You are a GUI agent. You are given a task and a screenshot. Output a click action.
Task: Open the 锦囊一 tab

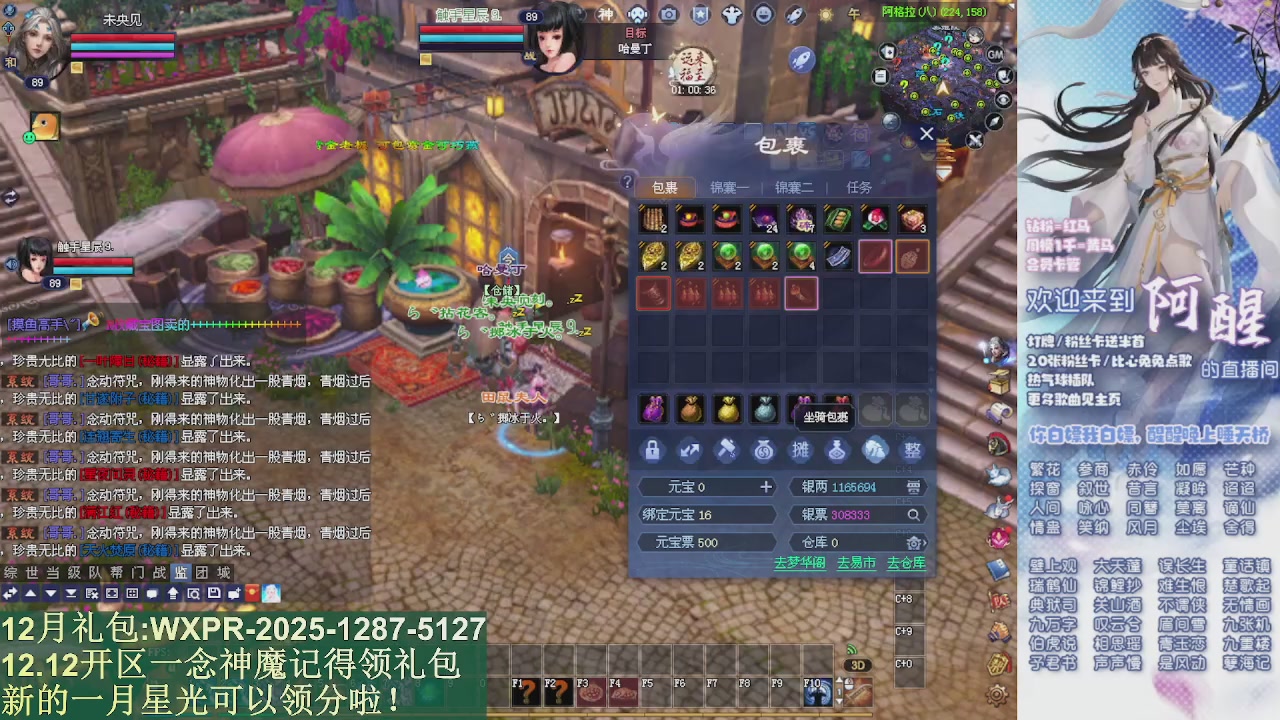coord(729,186)
